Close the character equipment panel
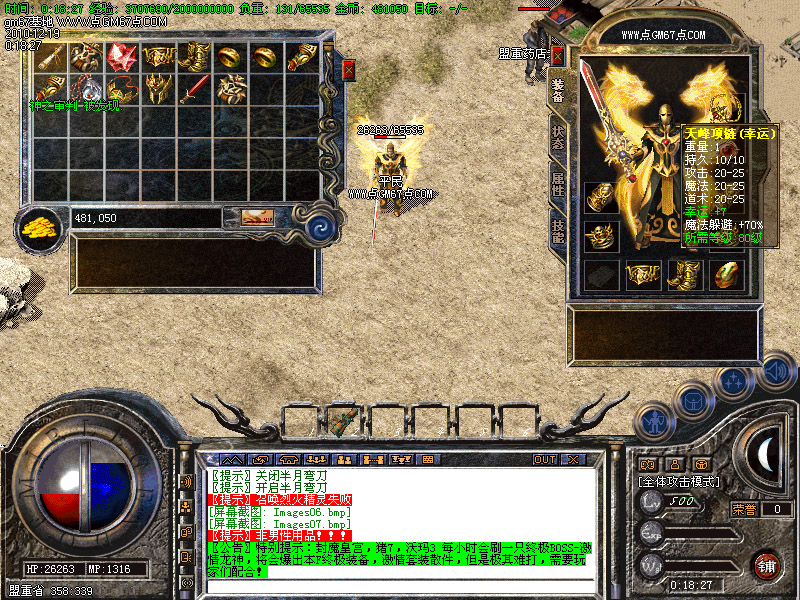This screenshot has height=600, width=800. 557,54
